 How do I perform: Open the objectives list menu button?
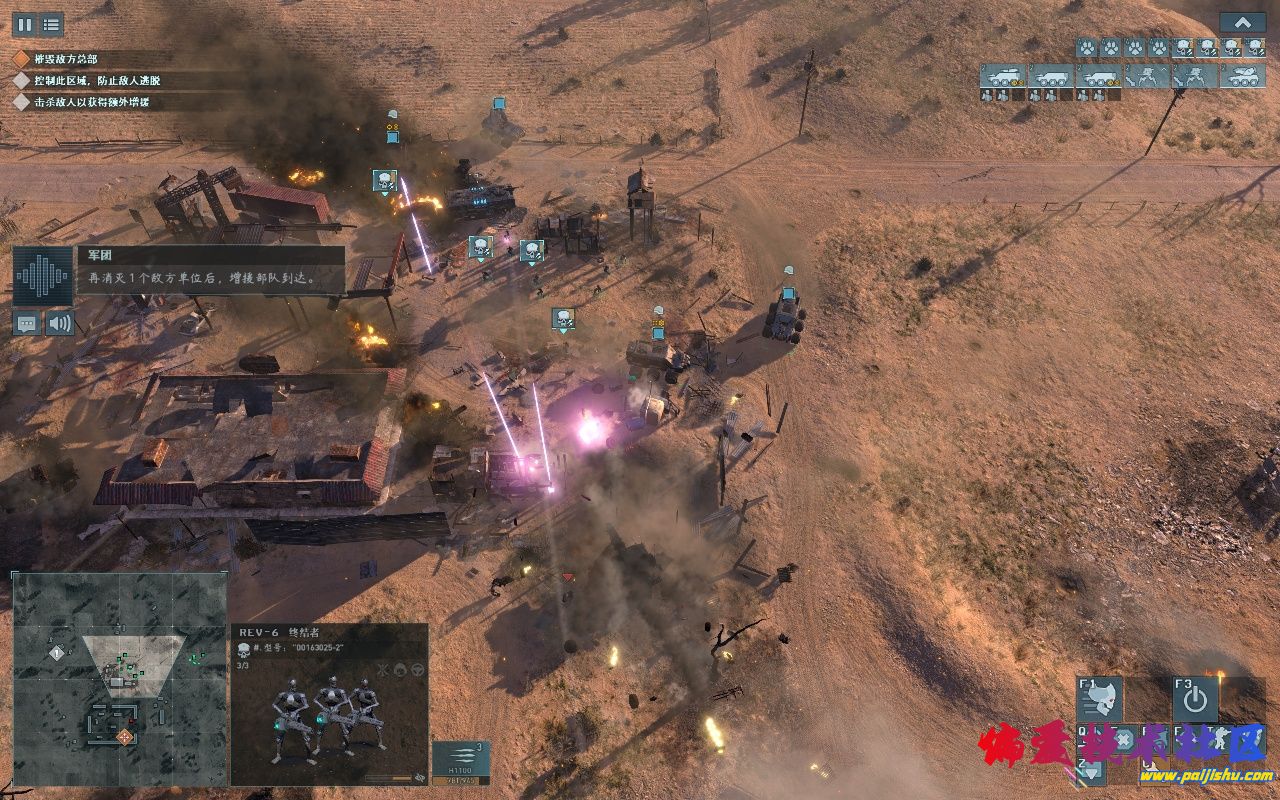tap(51, 25)
